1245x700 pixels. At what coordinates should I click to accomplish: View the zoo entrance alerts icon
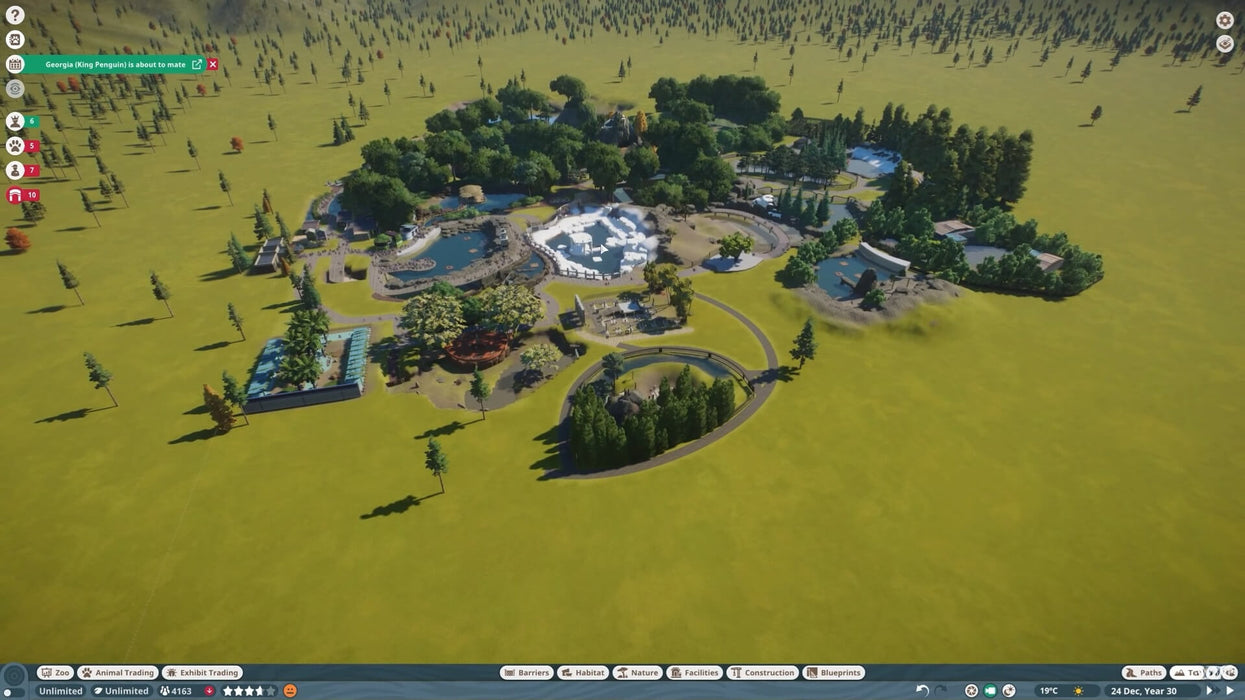click(x=15, y=195)
